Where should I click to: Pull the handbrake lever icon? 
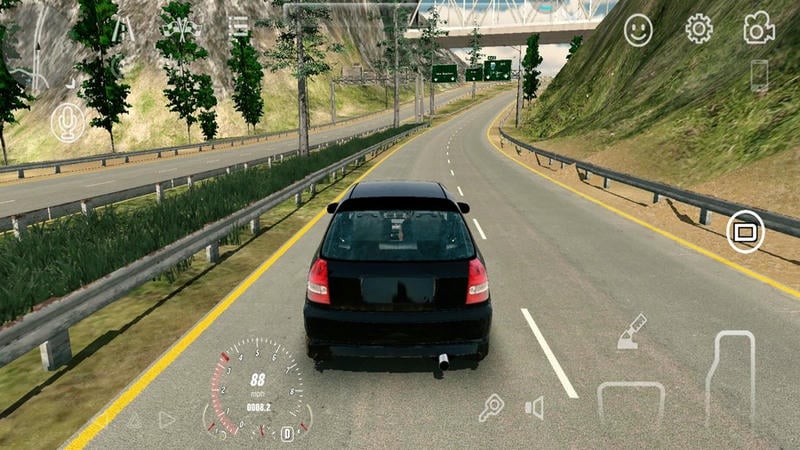(x=632, y=332)
